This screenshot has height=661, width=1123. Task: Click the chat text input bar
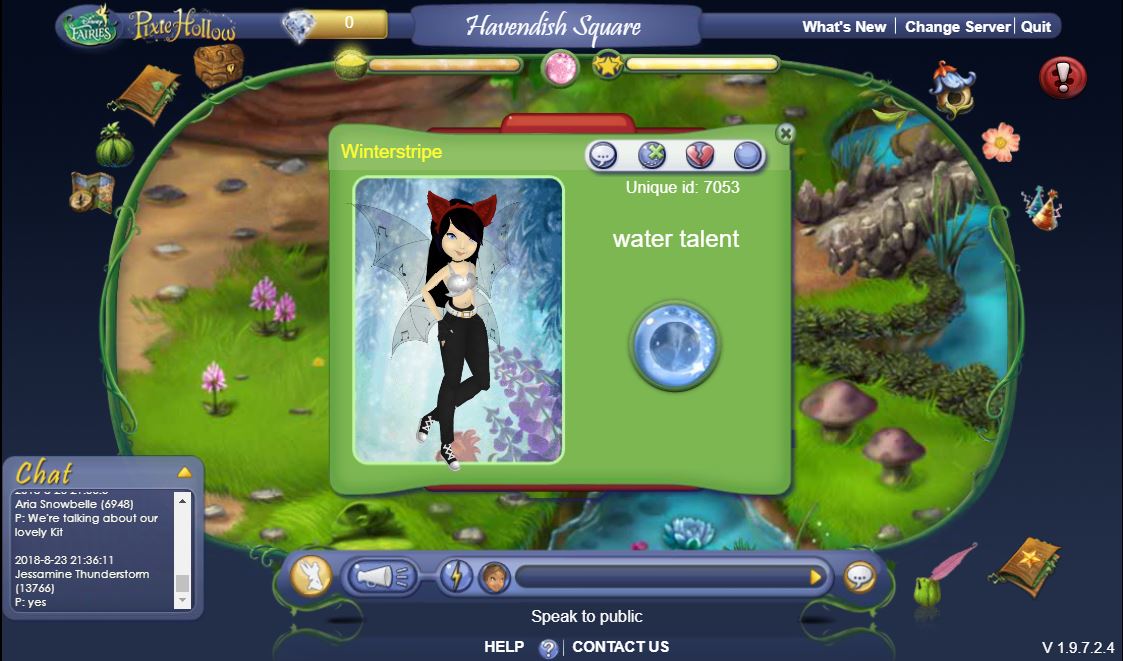click(x=660, y=577)
